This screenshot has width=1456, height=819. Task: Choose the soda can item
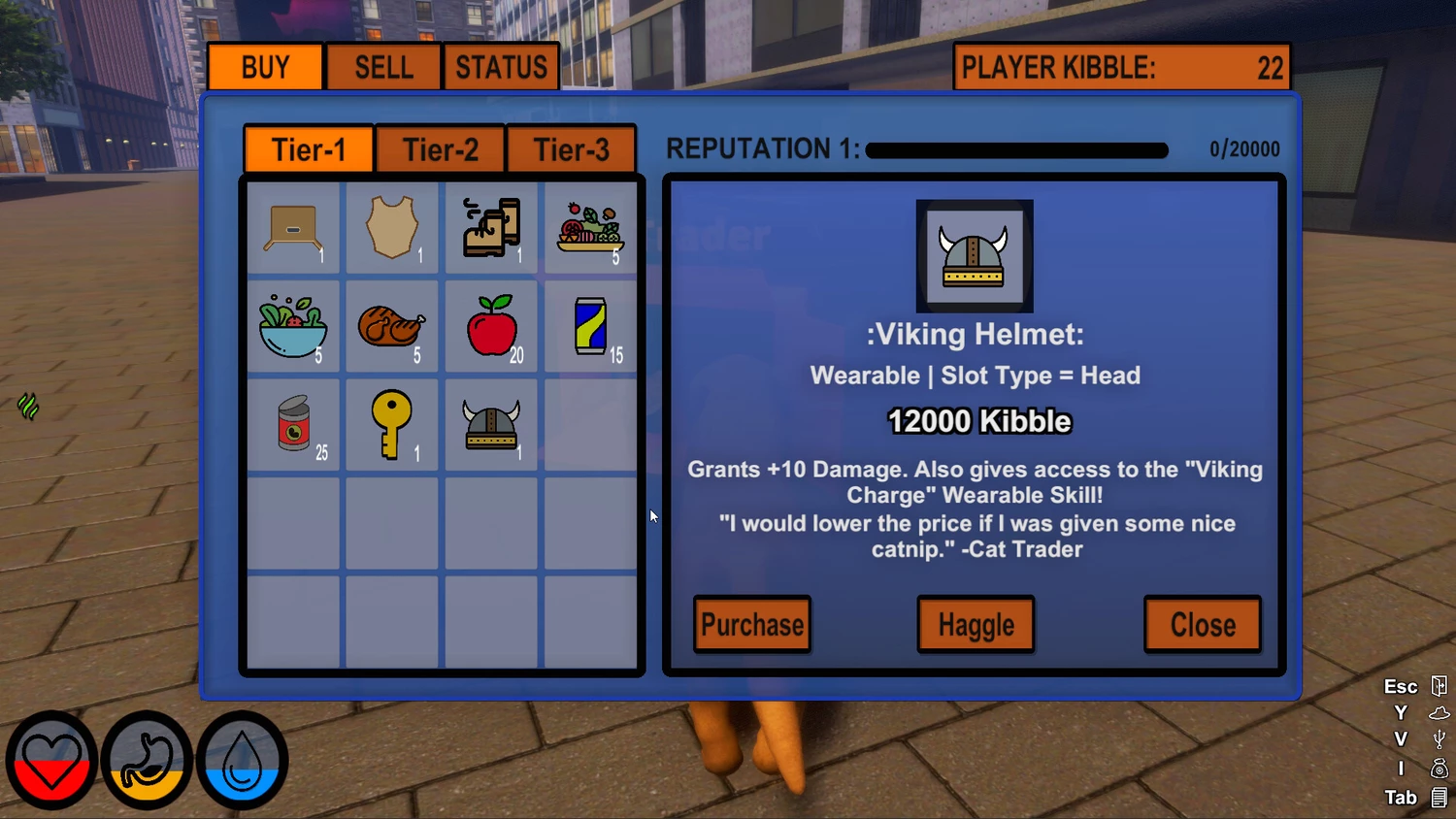point(590,326)
